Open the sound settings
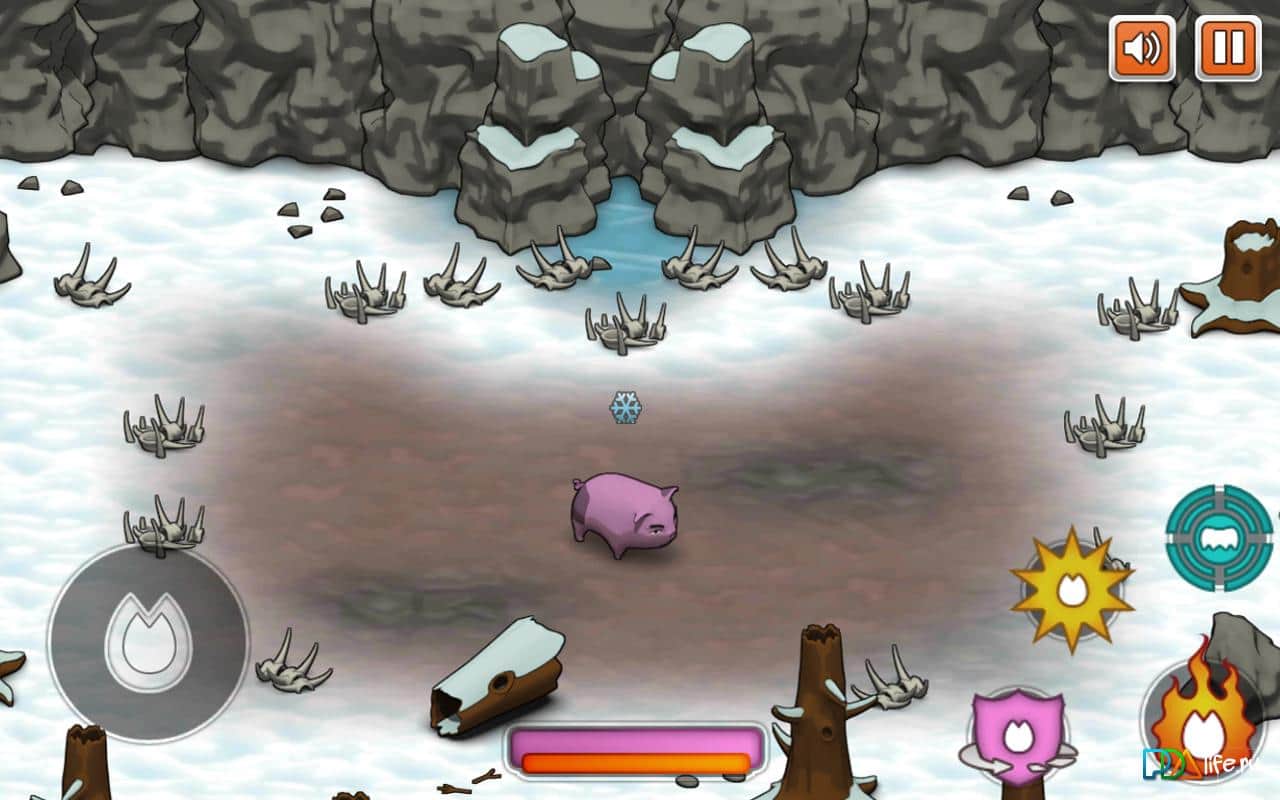The width and height of the screenshot is (1280, 800). point(1140,48)
